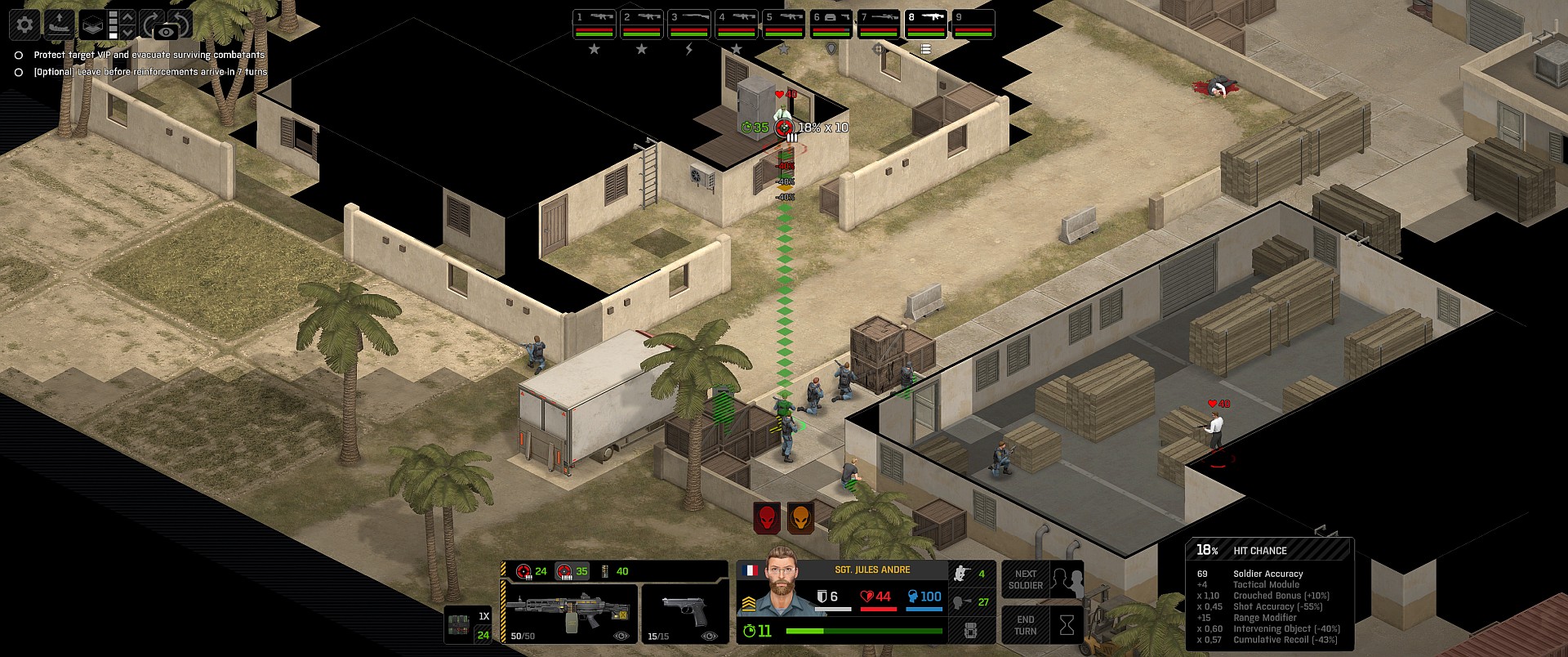Toggle the eye visibility view
The height and width of the screenshot is (657, 1568).
tap(166, 31)
